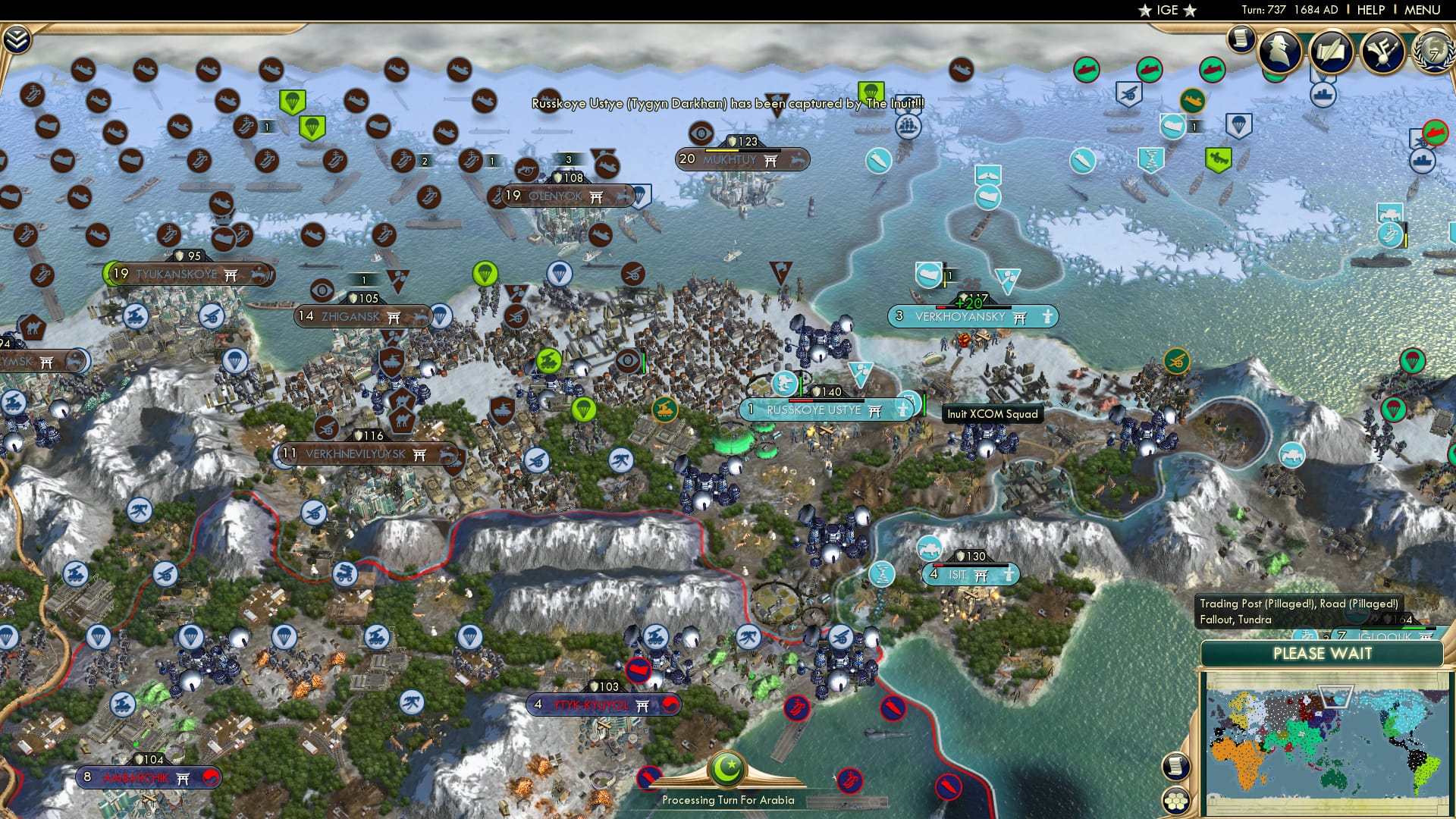
Task: Click the small notification scroll icon top-right
Action: coord(1241,39)
